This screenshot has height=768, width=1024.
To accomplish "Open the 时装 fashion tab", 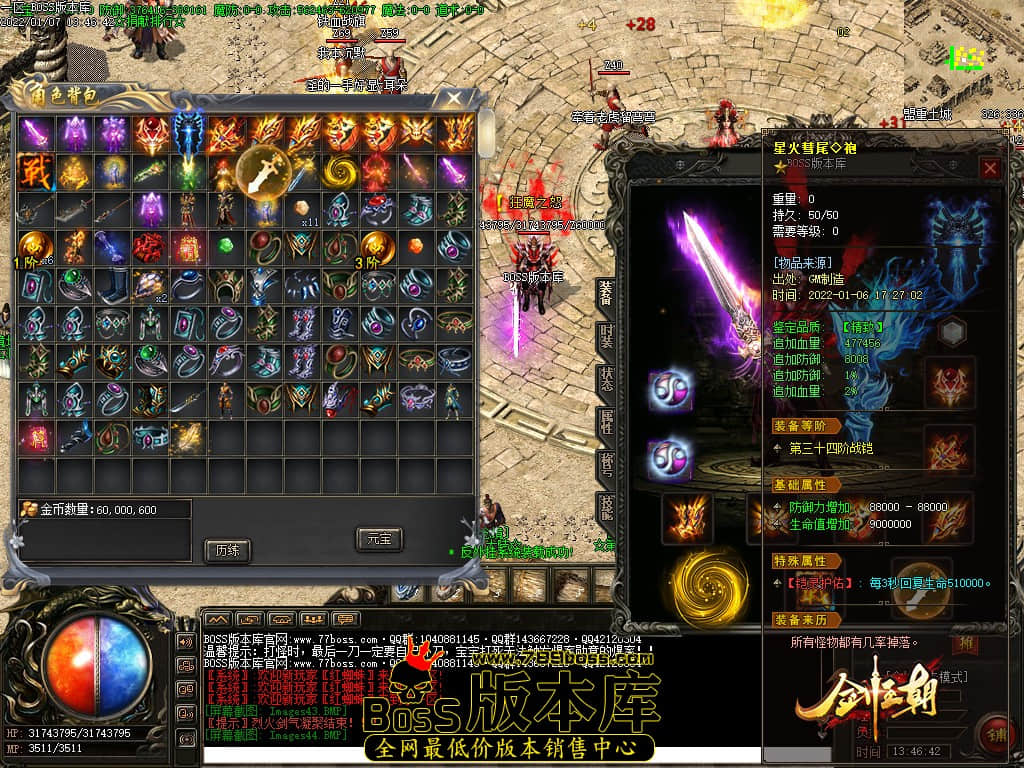I will [606, 336].
